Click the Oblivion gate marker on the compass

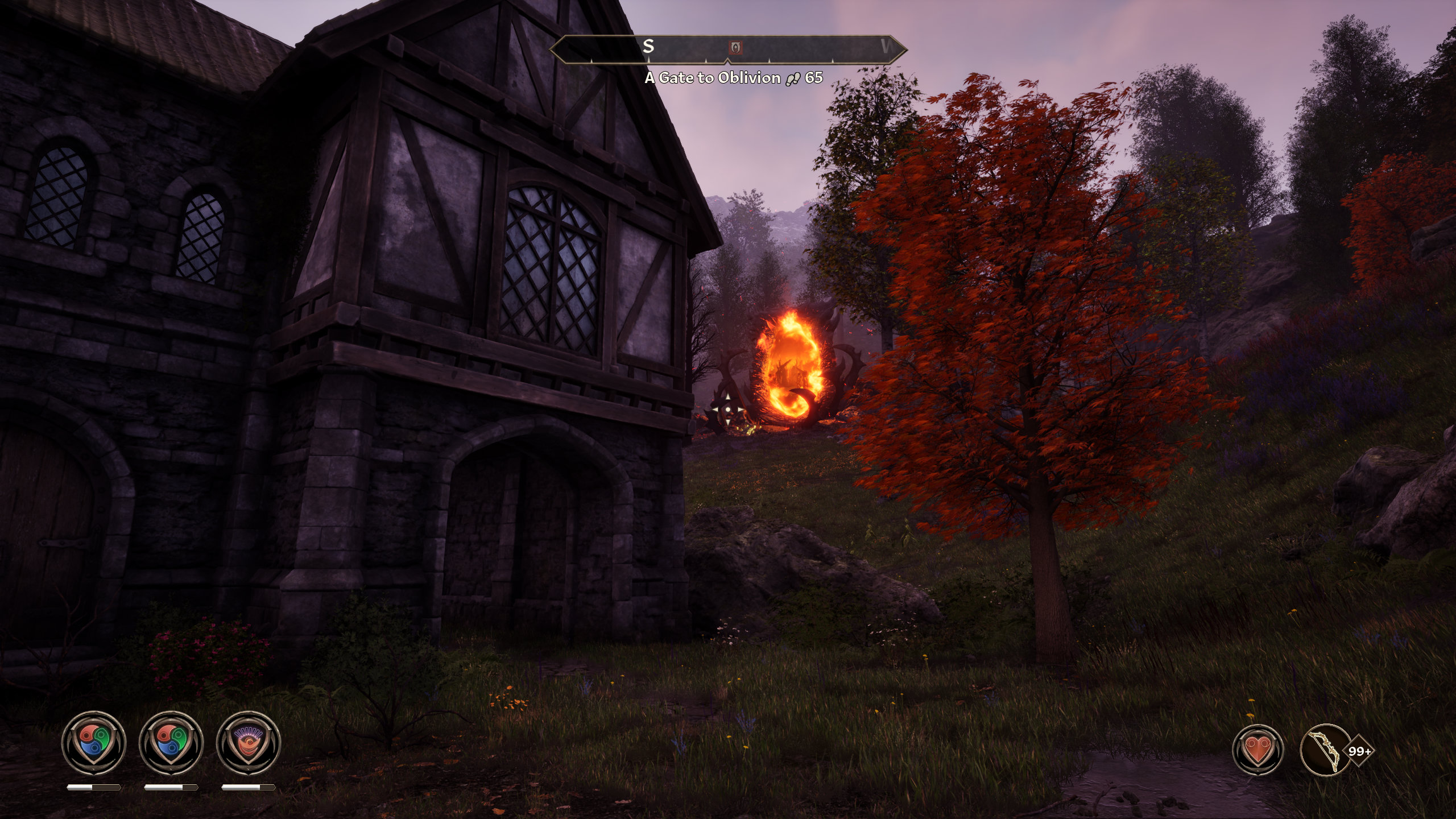735,47
